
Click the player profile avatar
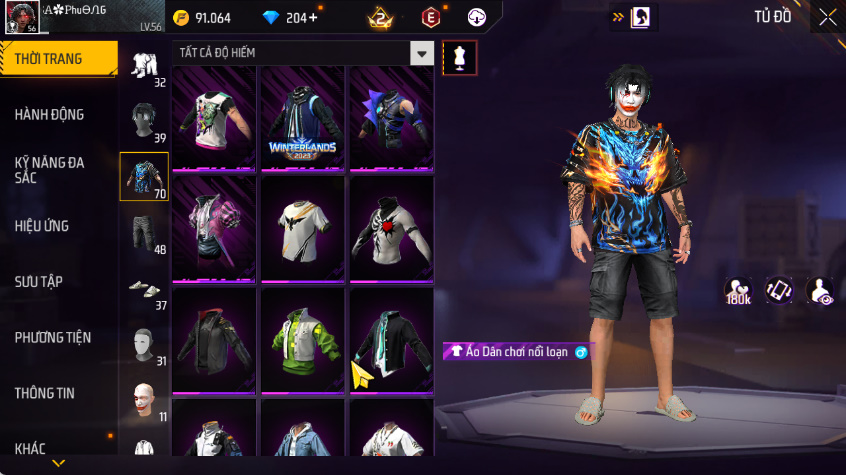click(x=21, y=17)
